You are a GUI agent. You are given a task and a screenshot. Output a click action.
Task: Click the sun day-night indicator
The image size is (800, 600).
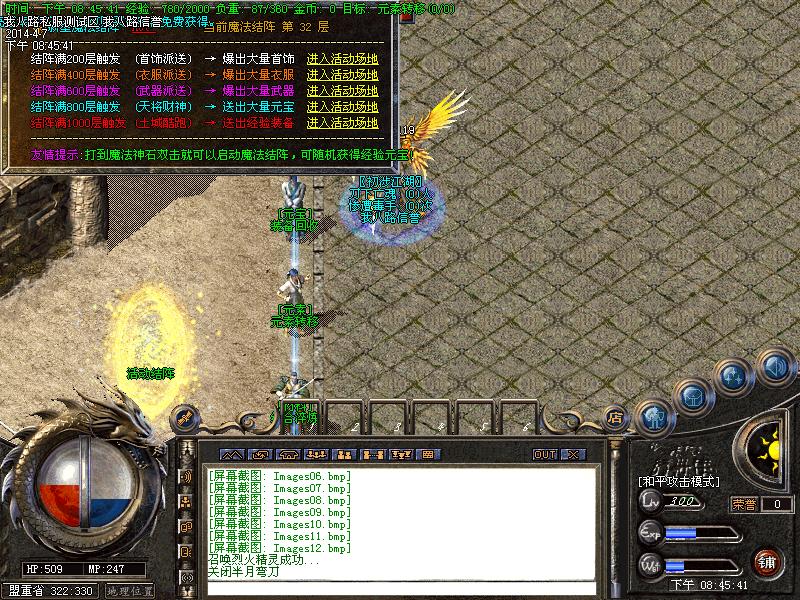[x=766, y=441]
